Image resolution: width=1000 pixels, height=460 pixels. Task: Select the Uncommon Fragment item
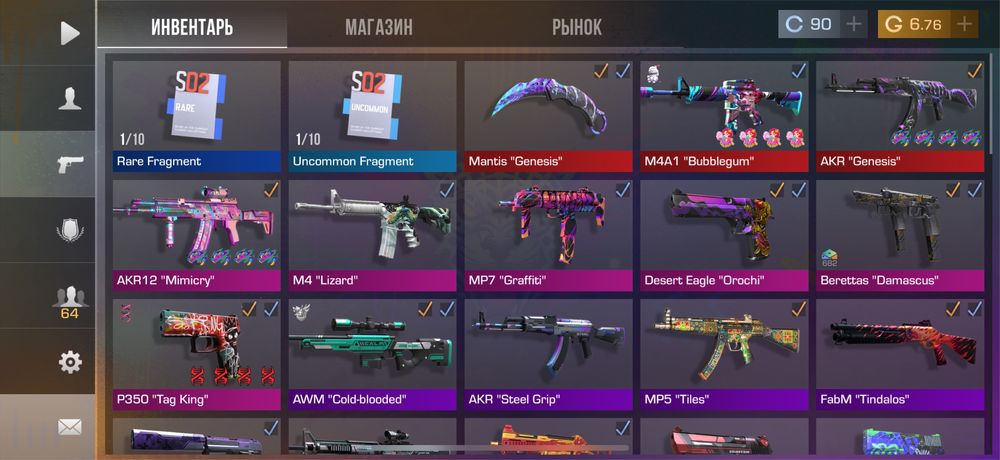point(372,116)
